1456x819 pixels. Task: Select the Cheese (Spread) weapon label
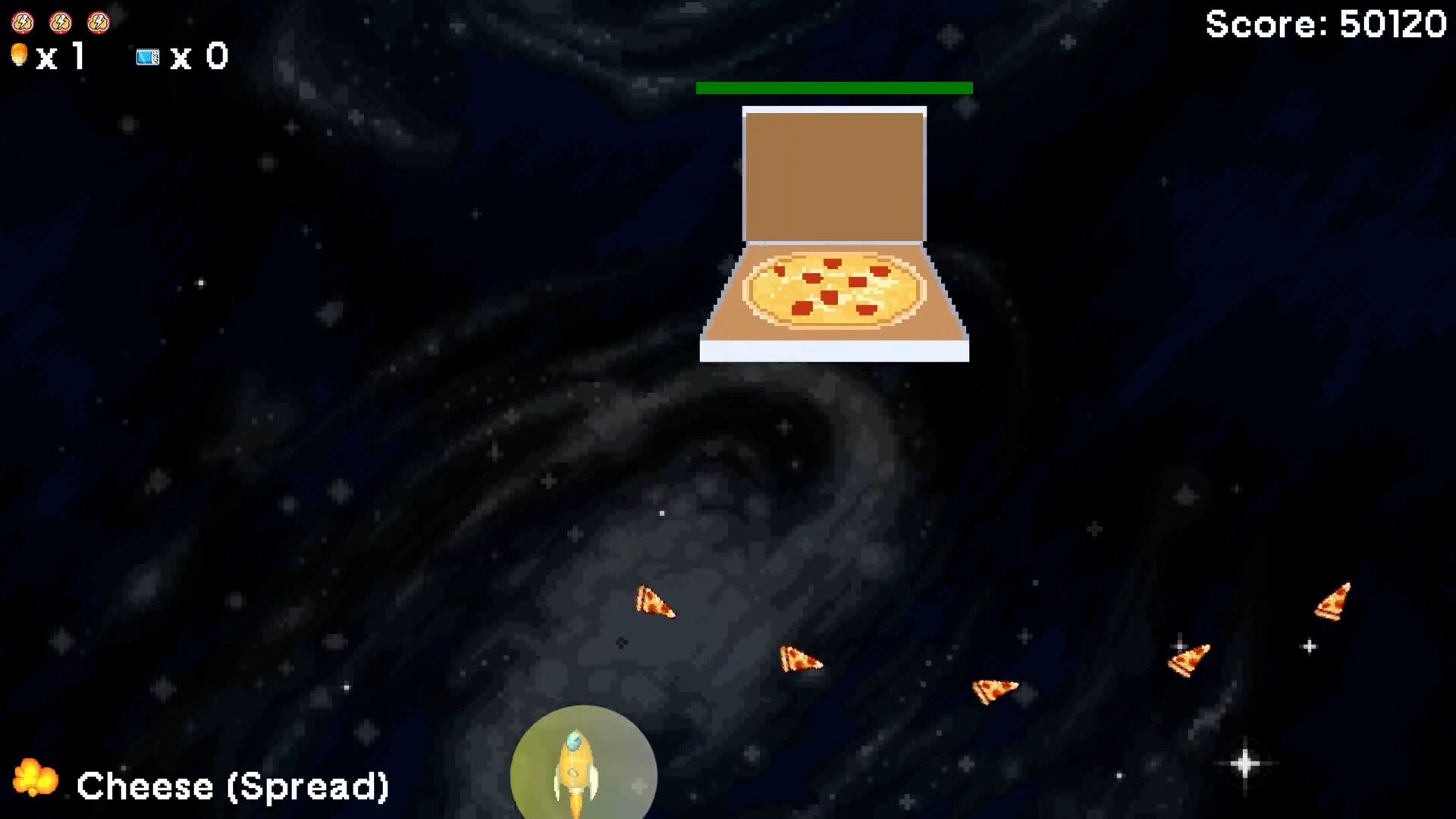point(233,786)
